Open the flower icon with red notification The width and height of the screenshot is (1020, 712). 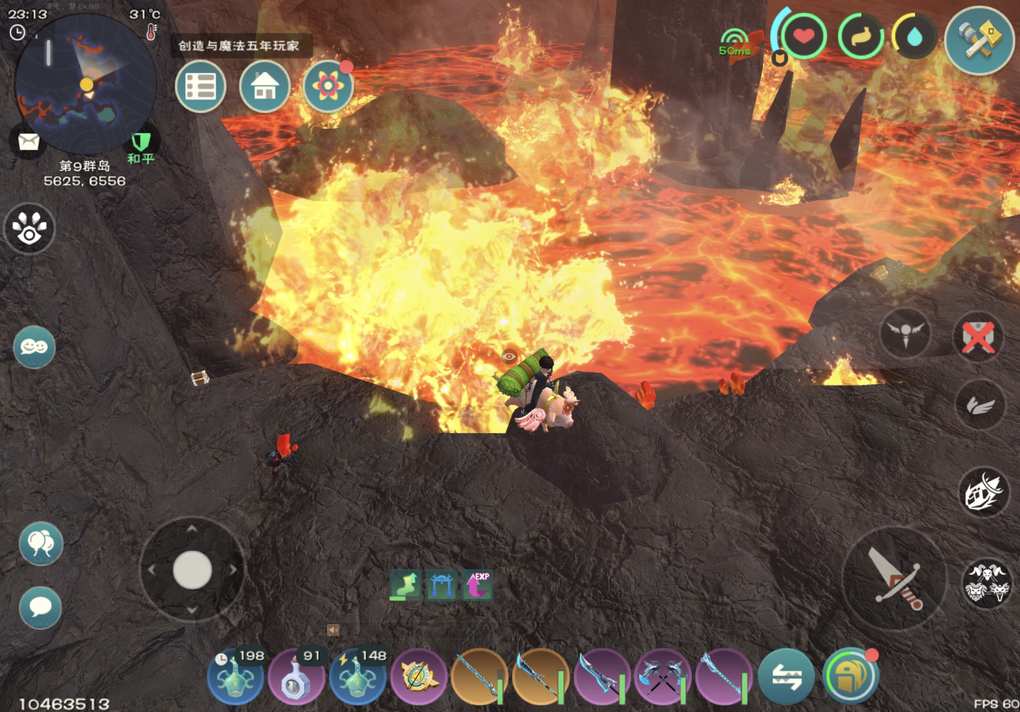click(328, 87)
